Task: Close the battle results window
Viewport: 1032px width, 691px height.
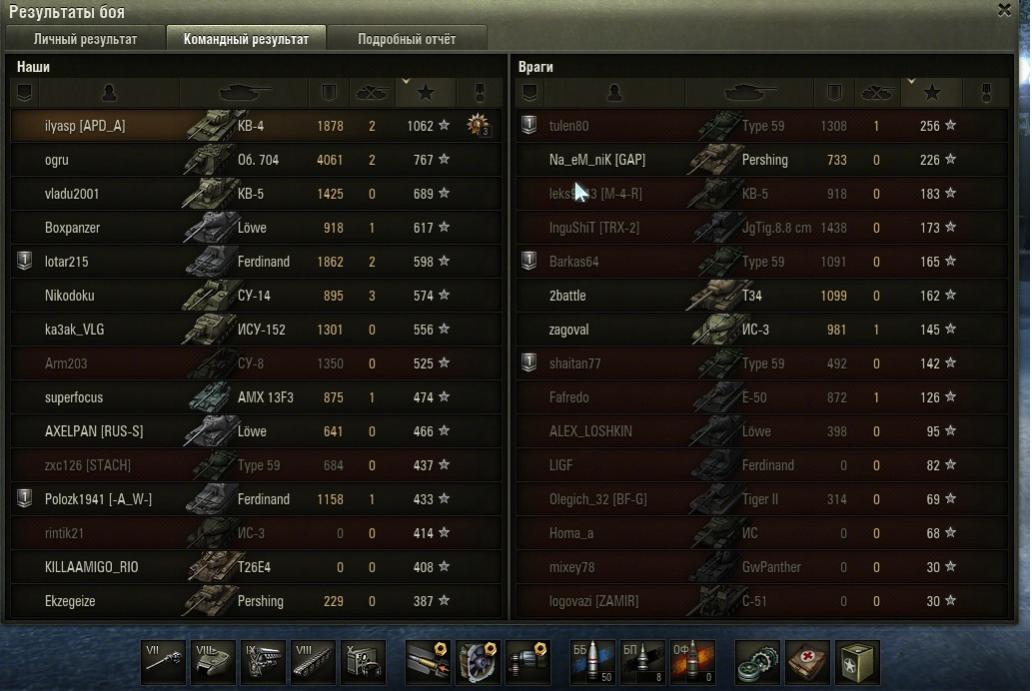Action: coord(1004,10)
